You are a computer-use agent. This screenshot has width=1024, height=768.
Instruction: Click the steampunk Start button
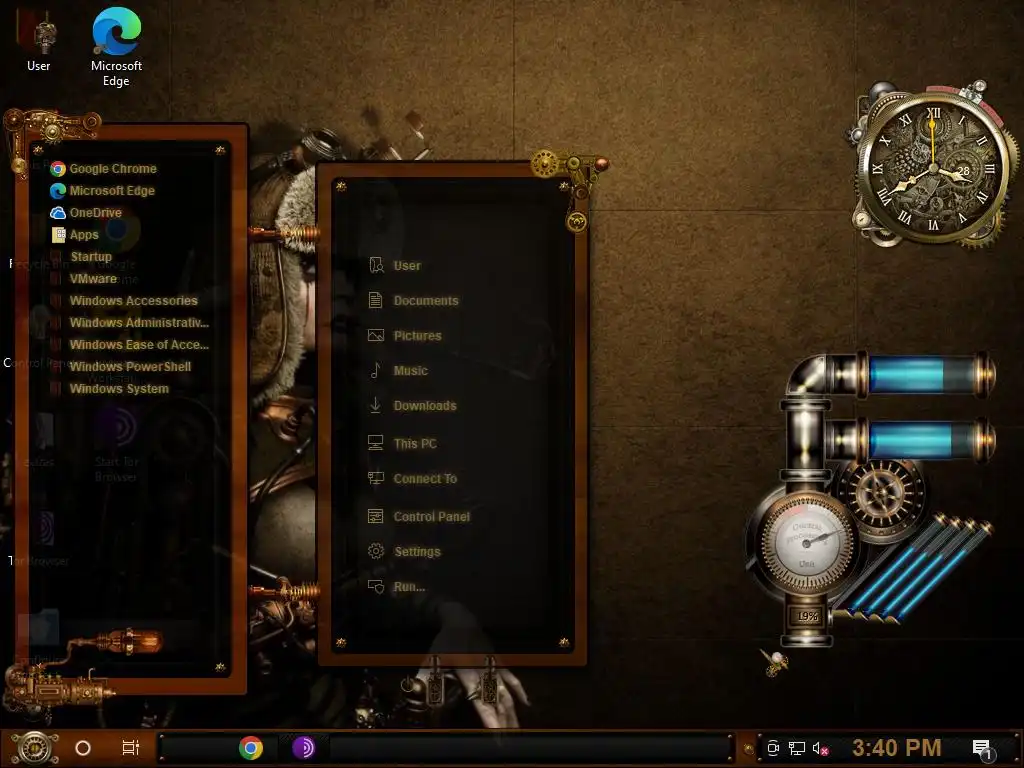[x=33, y=747]
